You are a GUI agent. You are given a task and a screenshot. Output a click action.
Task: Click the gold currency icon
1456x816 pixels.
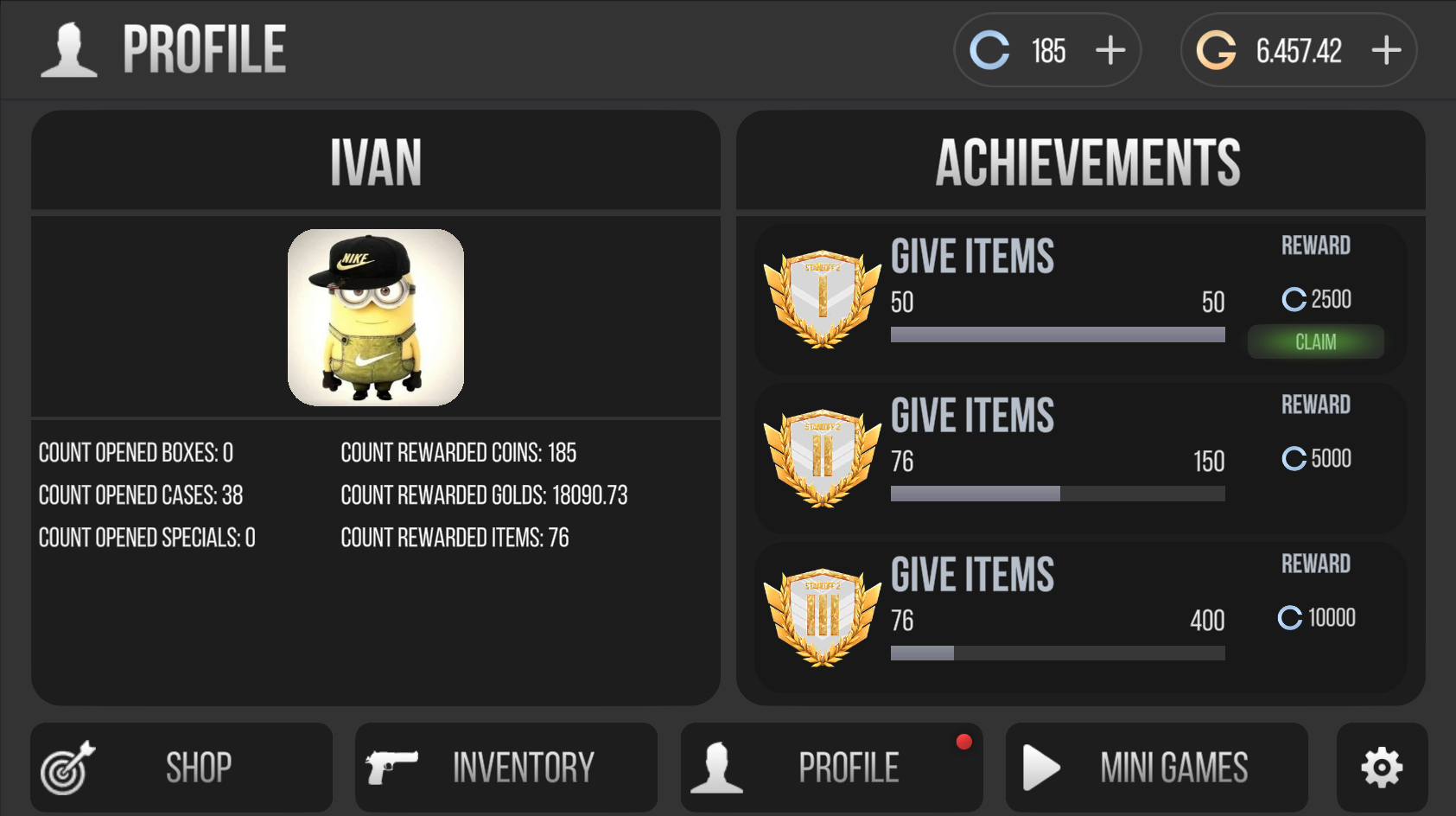(x=1218, y=51)
